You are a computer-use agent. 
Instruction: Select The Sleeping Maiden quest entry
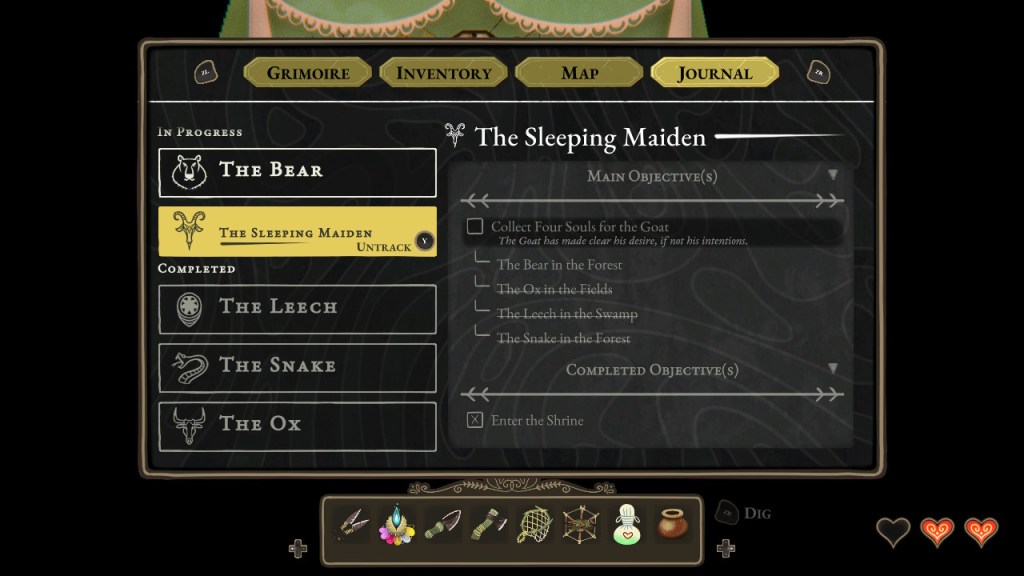pos(297,232)
